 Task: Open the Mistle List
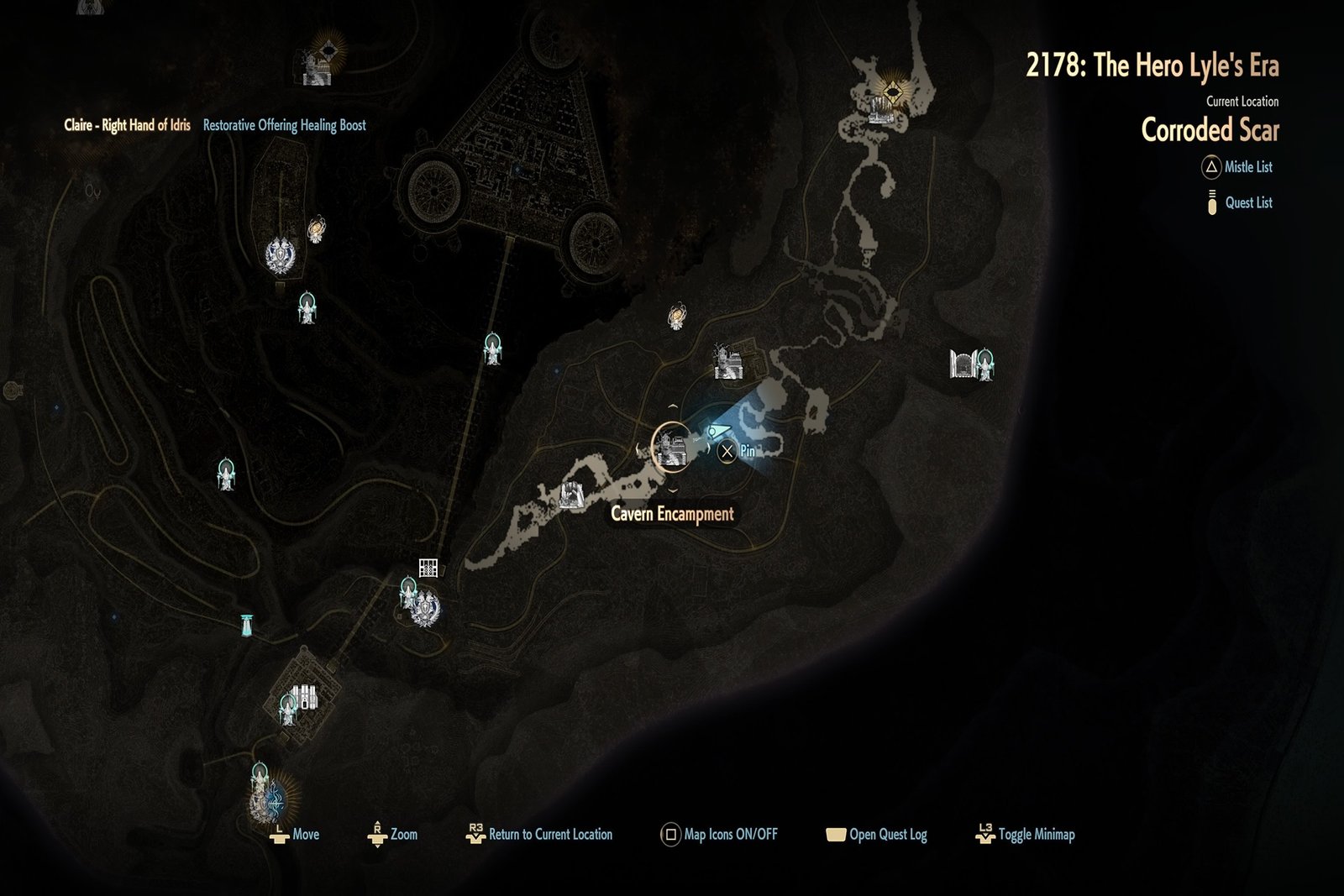pos(1238,167)
